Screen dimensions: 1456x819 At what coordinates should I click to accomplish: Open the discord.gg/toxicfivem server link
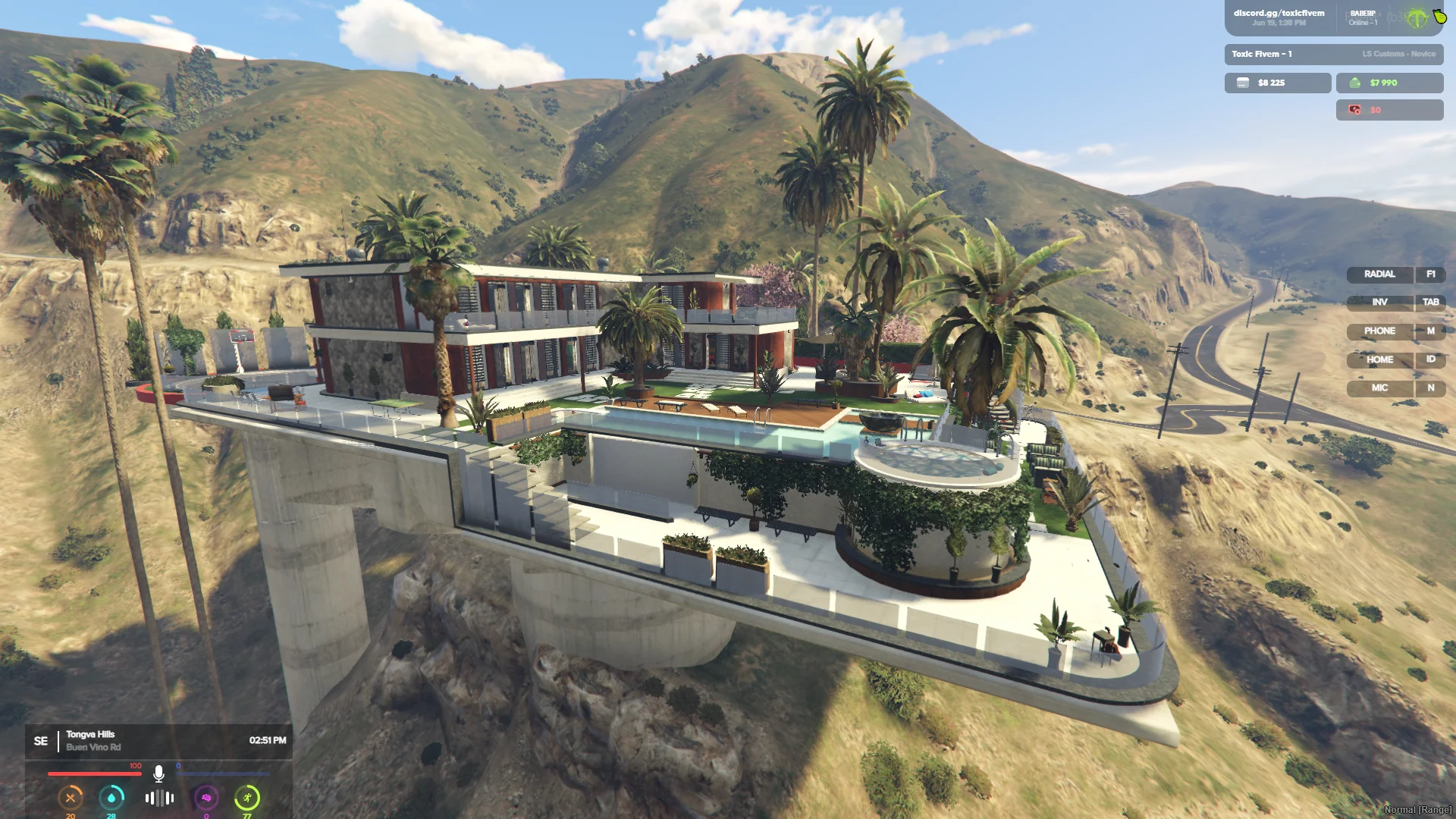click(x=1279, y=14)
